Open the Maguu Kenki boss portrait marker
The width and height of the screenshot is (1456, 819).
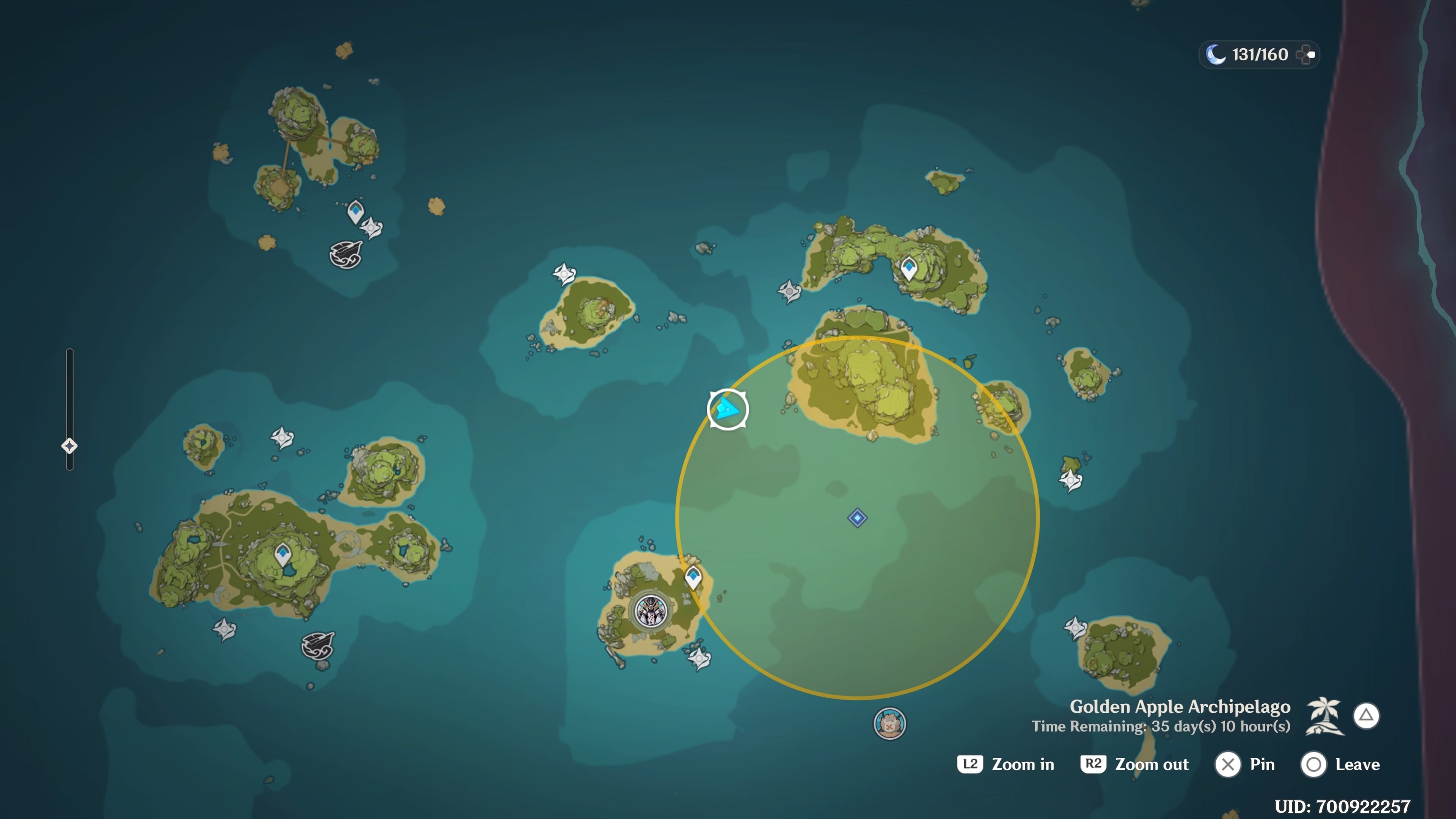(x=651, y=611)
